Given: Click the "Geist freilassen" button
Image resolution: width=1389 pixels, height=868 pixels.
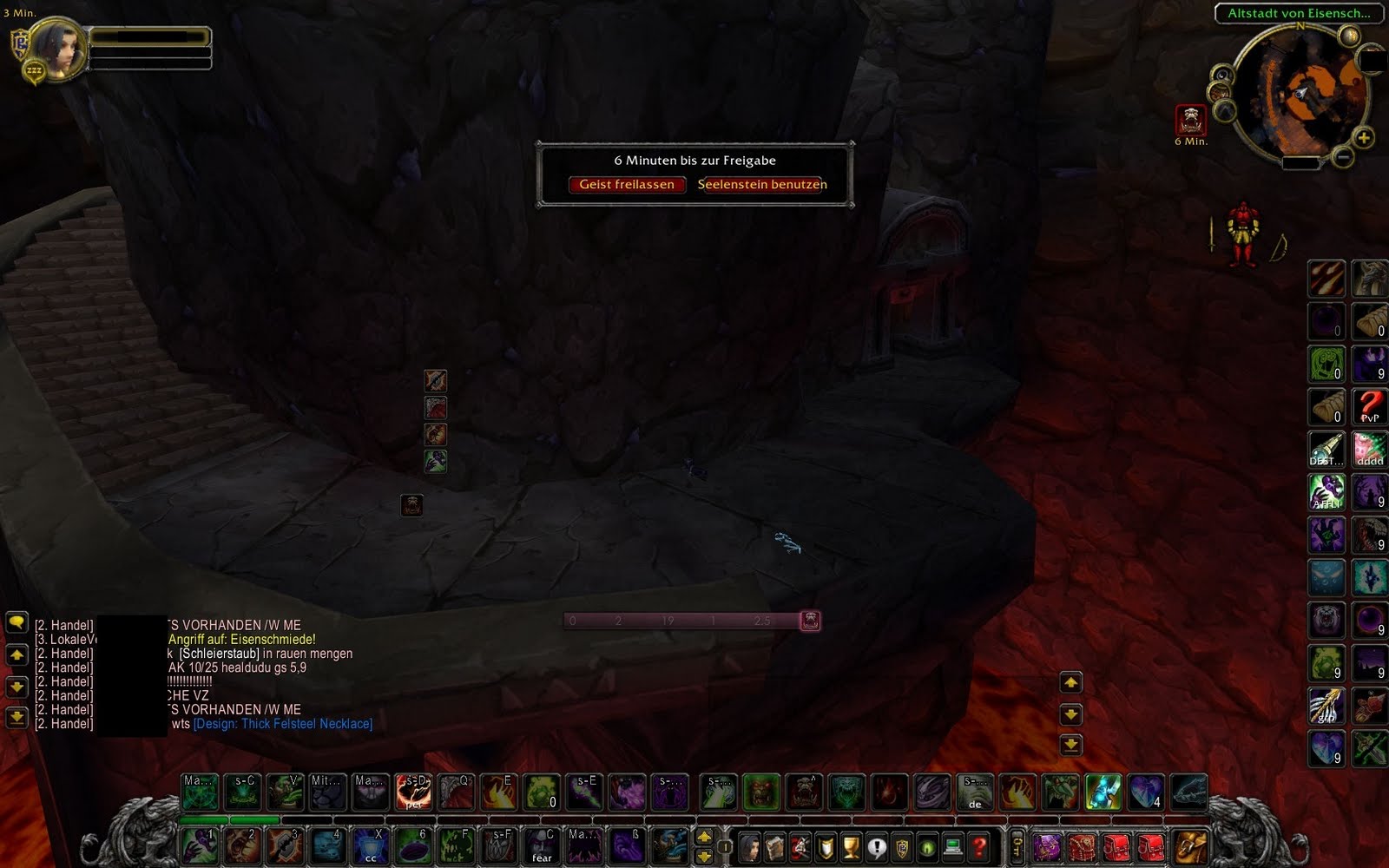Looking at the screenshot, I should pos(628,185).
